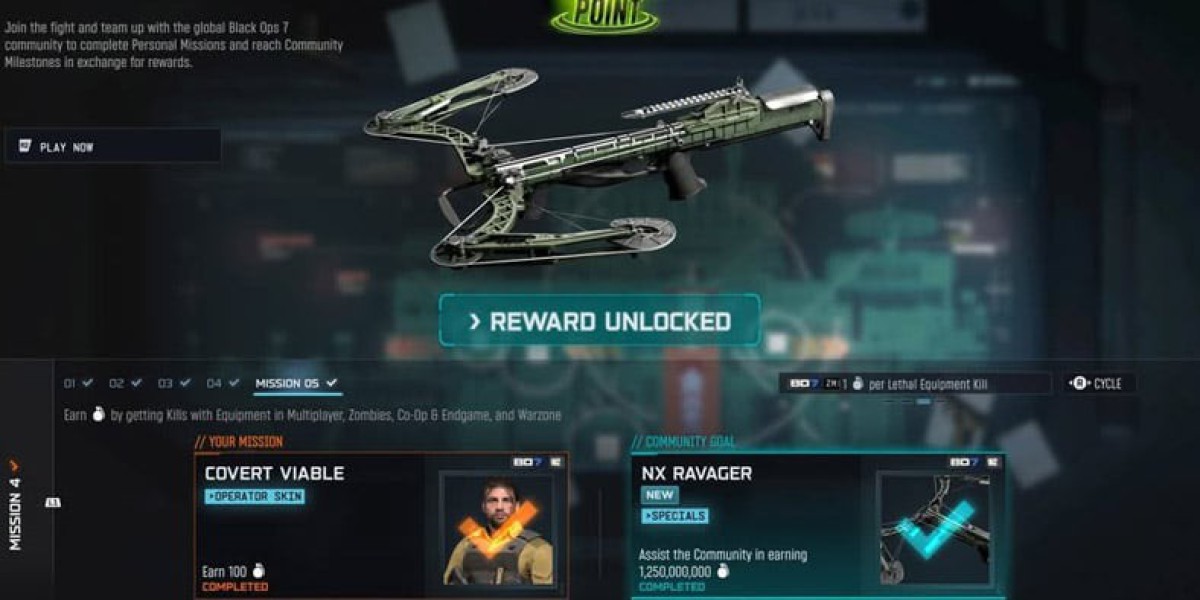The image size is (1200, 600).
Task: View the Covert Viable operator portrait
Action: tap(497, 529)
